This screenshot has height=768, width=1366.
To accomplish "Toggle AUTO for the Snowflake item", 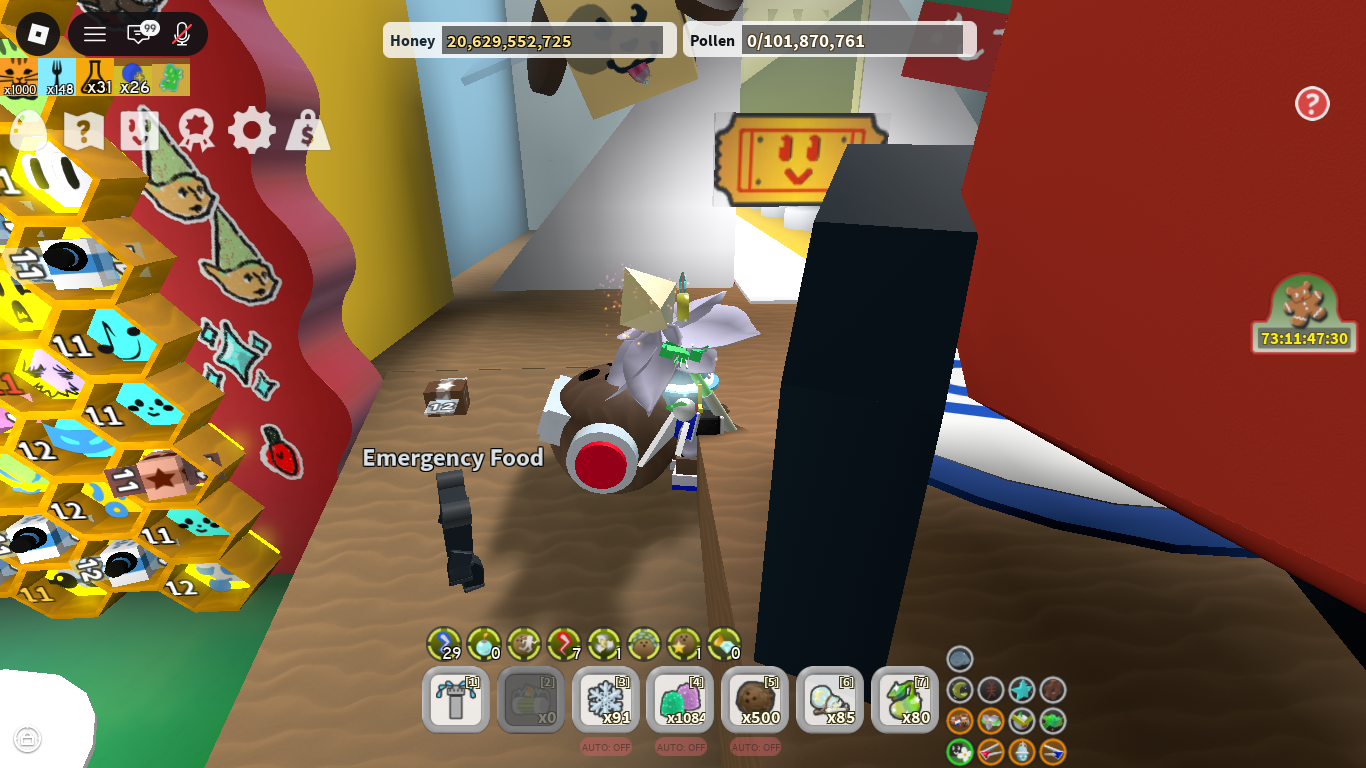I will (x=605, y=746).
